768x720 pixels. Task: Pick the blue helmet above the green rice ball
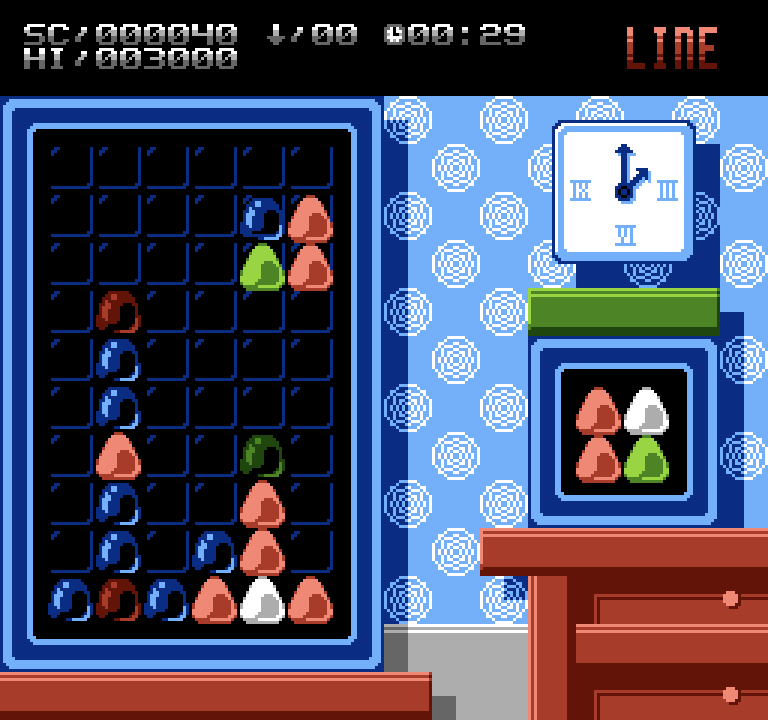click(262, 218)
